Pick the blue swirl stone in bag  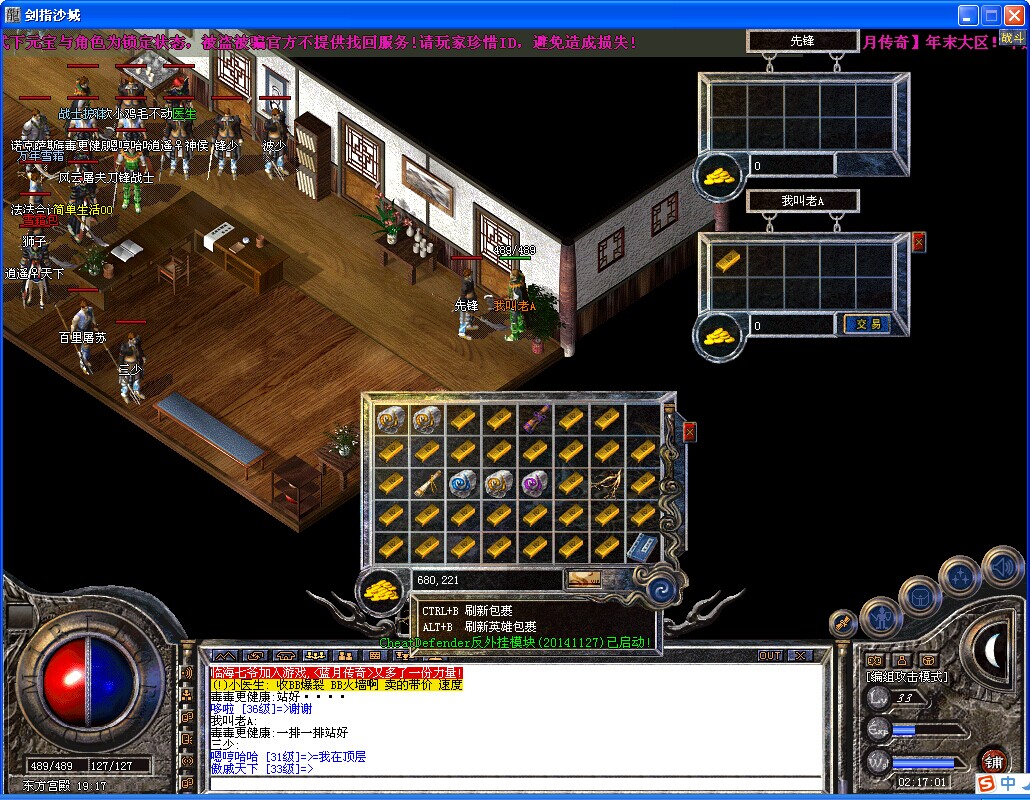[x=464, y=483]
